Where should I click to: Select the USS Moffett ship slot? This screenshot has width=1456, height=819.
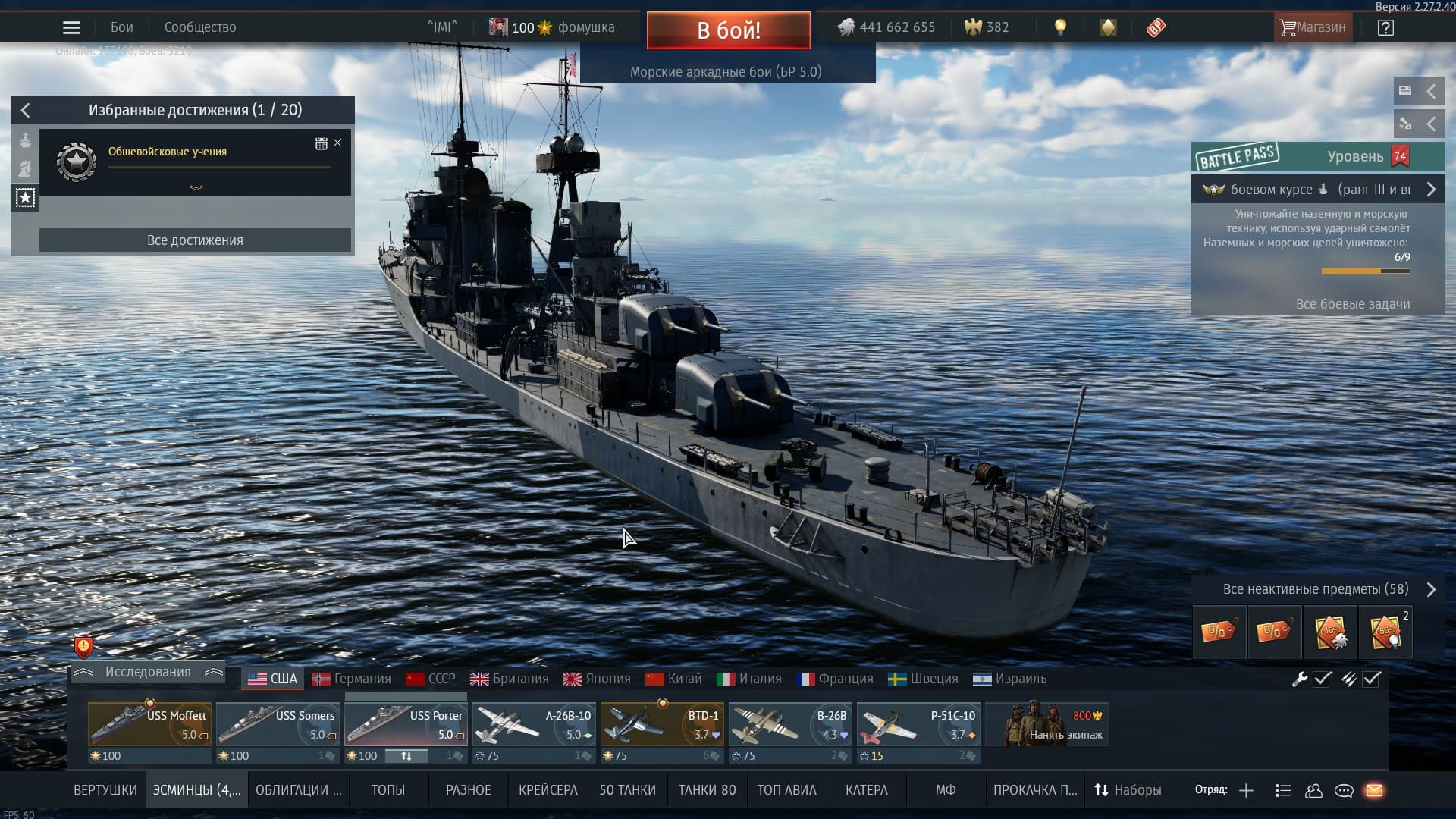coord(149,724)
